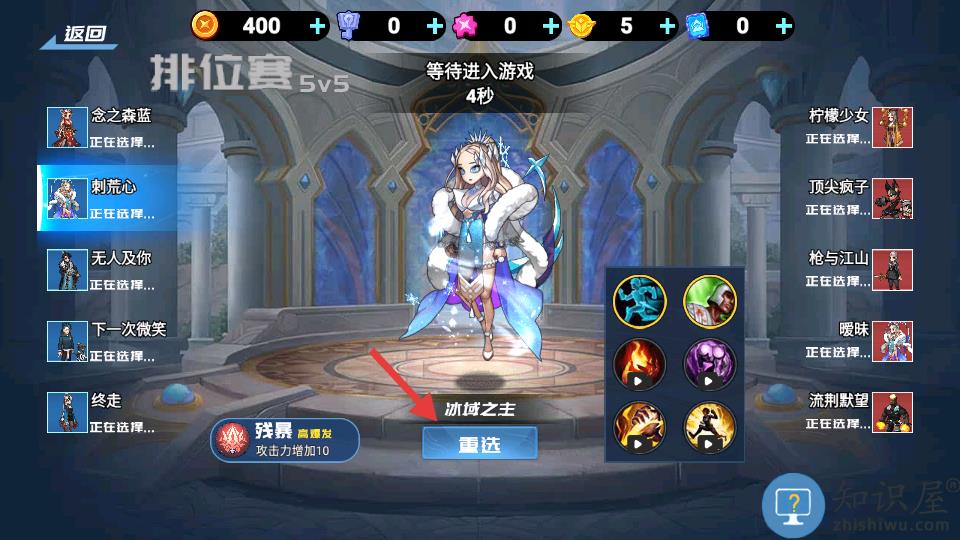The width and height of the screenshot is (960, 540).
Task: Click 重选 to reselect hero
Action: click(479, 443)
